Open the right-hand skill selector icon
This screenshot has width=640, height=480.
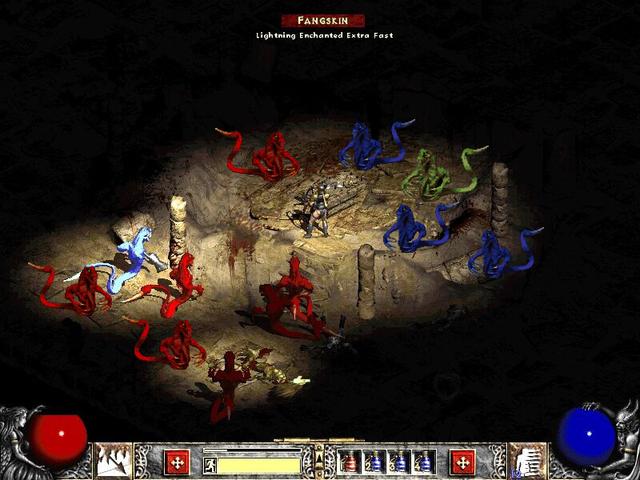(x=526, y=461)
